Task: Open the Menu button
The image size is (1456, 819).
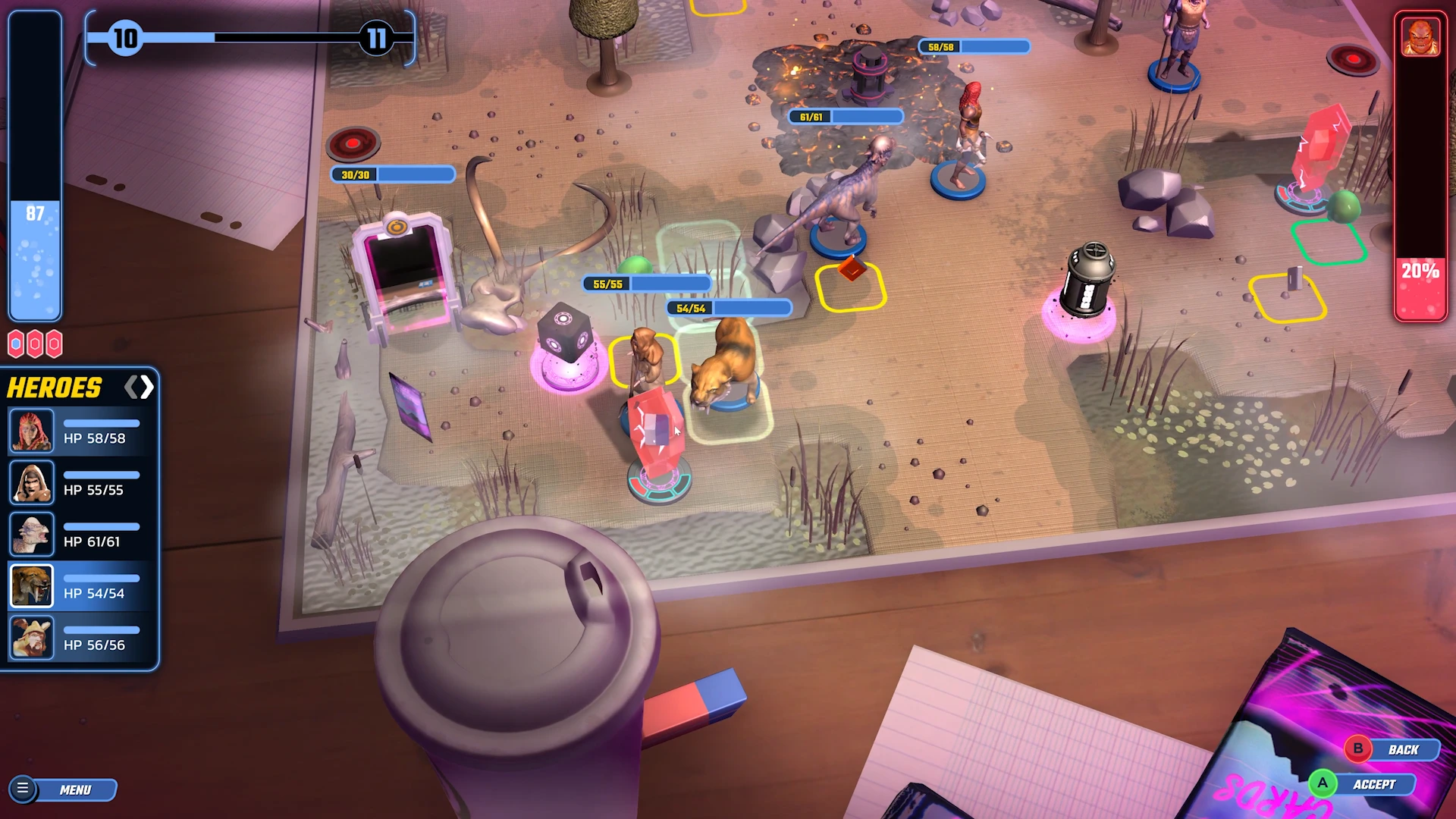Action: tap(64, 789)
